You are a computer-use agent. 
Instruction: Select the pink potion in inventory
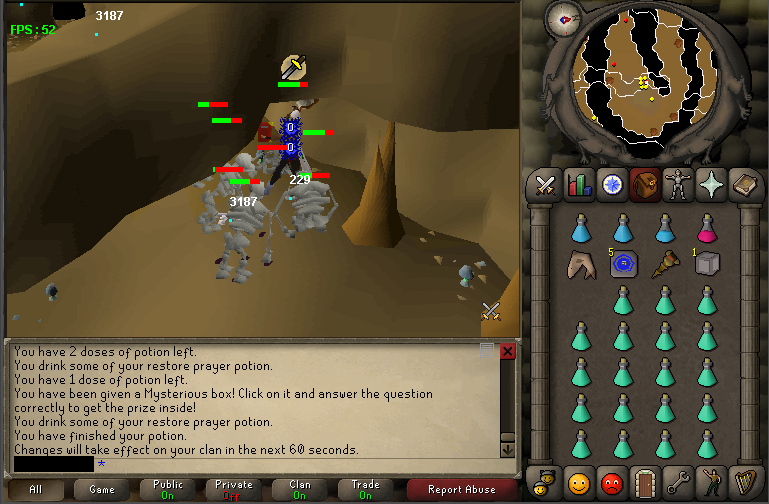coord(707,229)
